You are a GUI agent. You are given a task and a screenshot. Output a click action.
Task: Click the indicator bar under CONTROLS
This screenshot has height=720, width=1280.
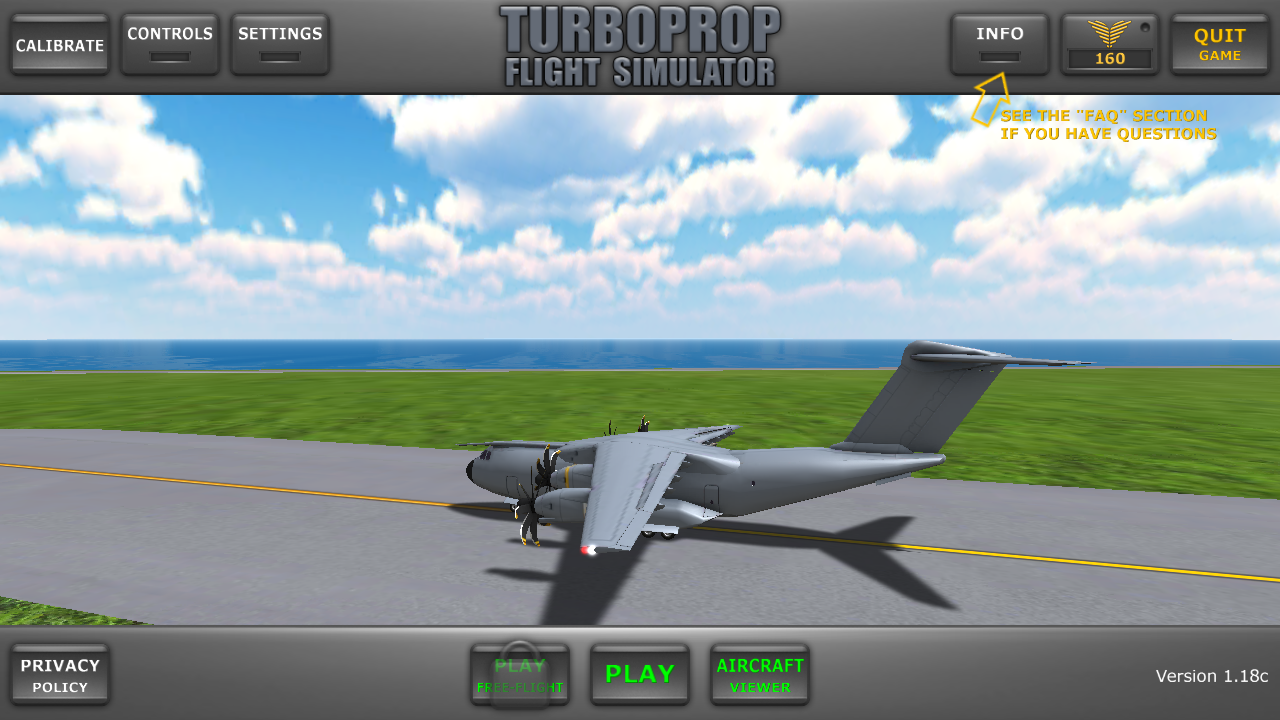(x=169, y=58)
